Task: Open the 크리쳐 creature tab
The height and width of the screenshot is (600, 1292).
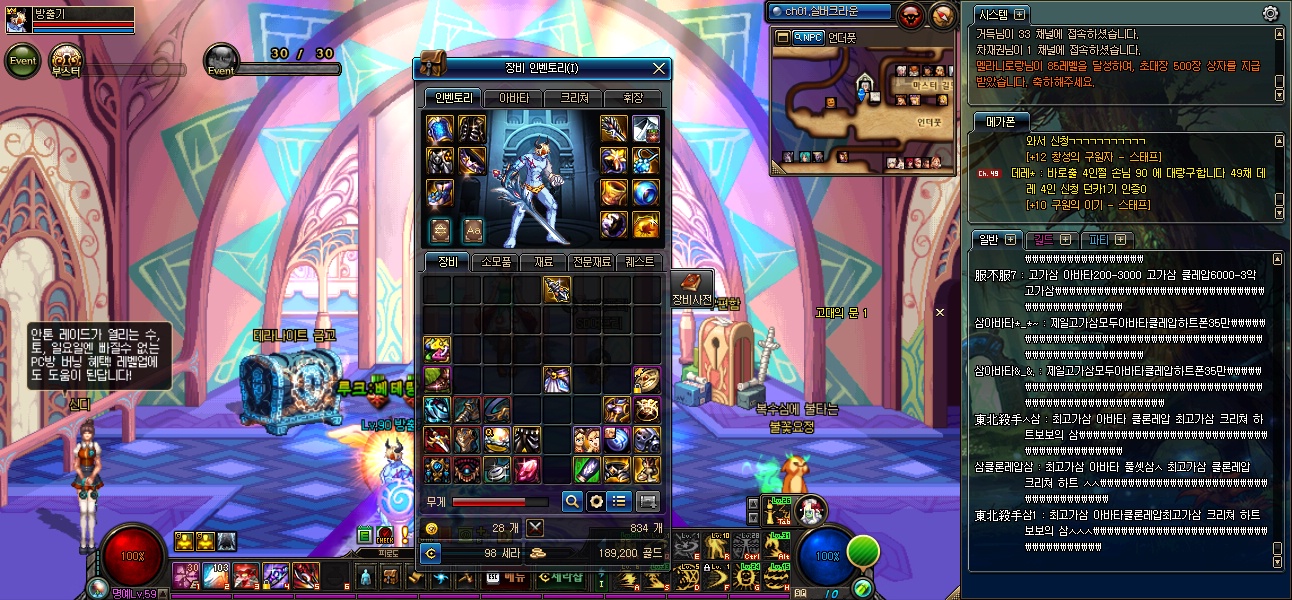Action: tap(574, 98)
